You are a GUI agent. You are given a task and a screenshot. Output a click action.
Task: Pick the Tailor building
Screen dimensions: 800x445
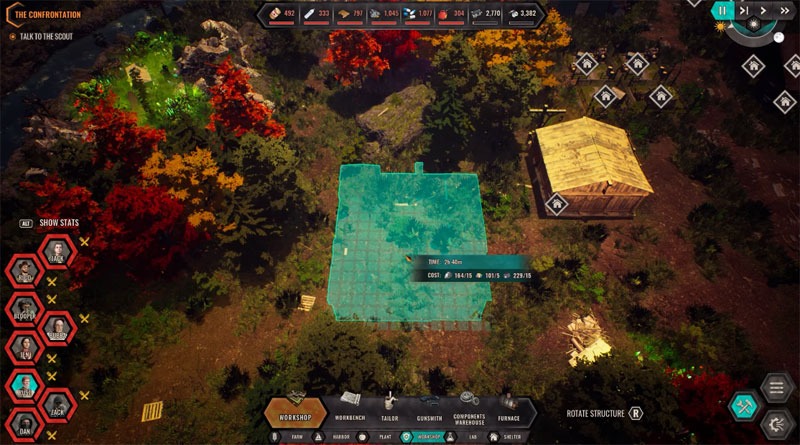tap(390, 409)
